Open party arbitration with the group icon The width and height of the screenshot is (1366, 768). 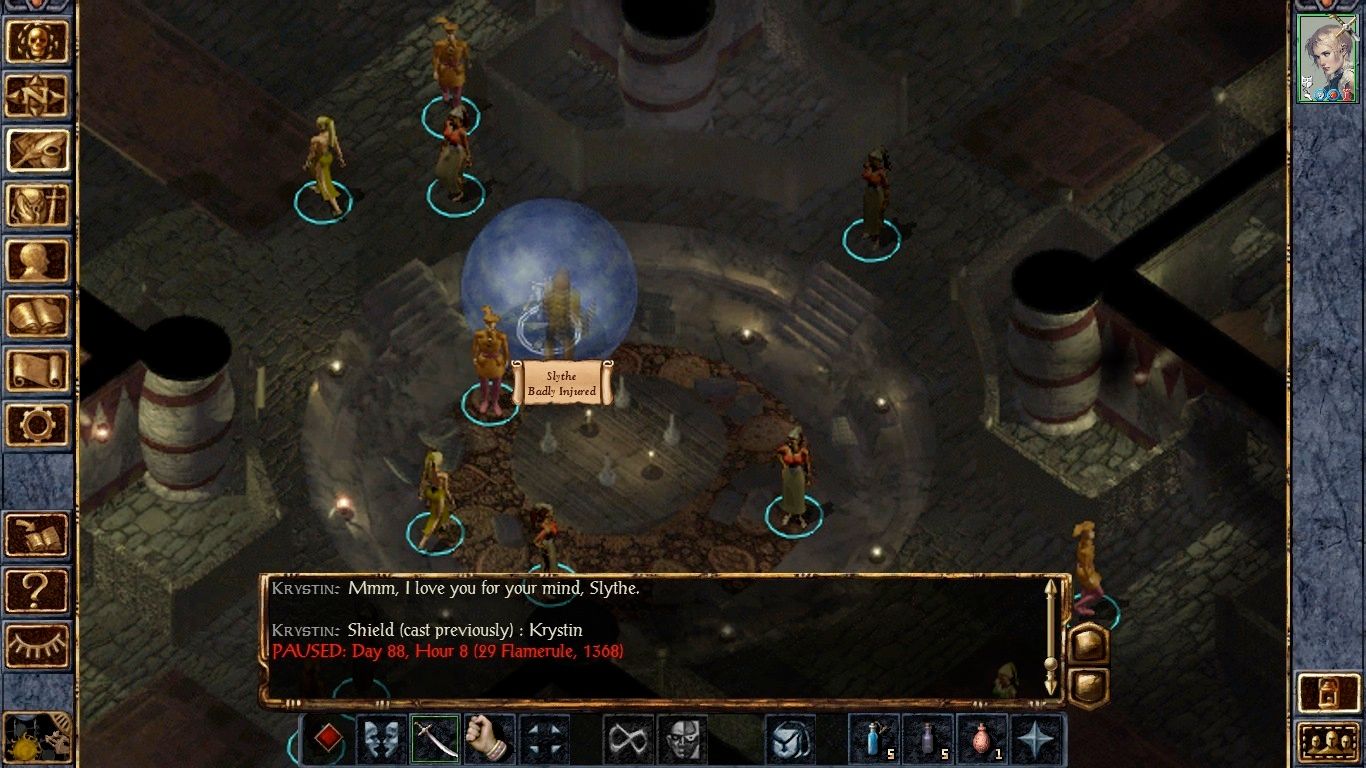pyautogui.click(x=1329, y=743)
